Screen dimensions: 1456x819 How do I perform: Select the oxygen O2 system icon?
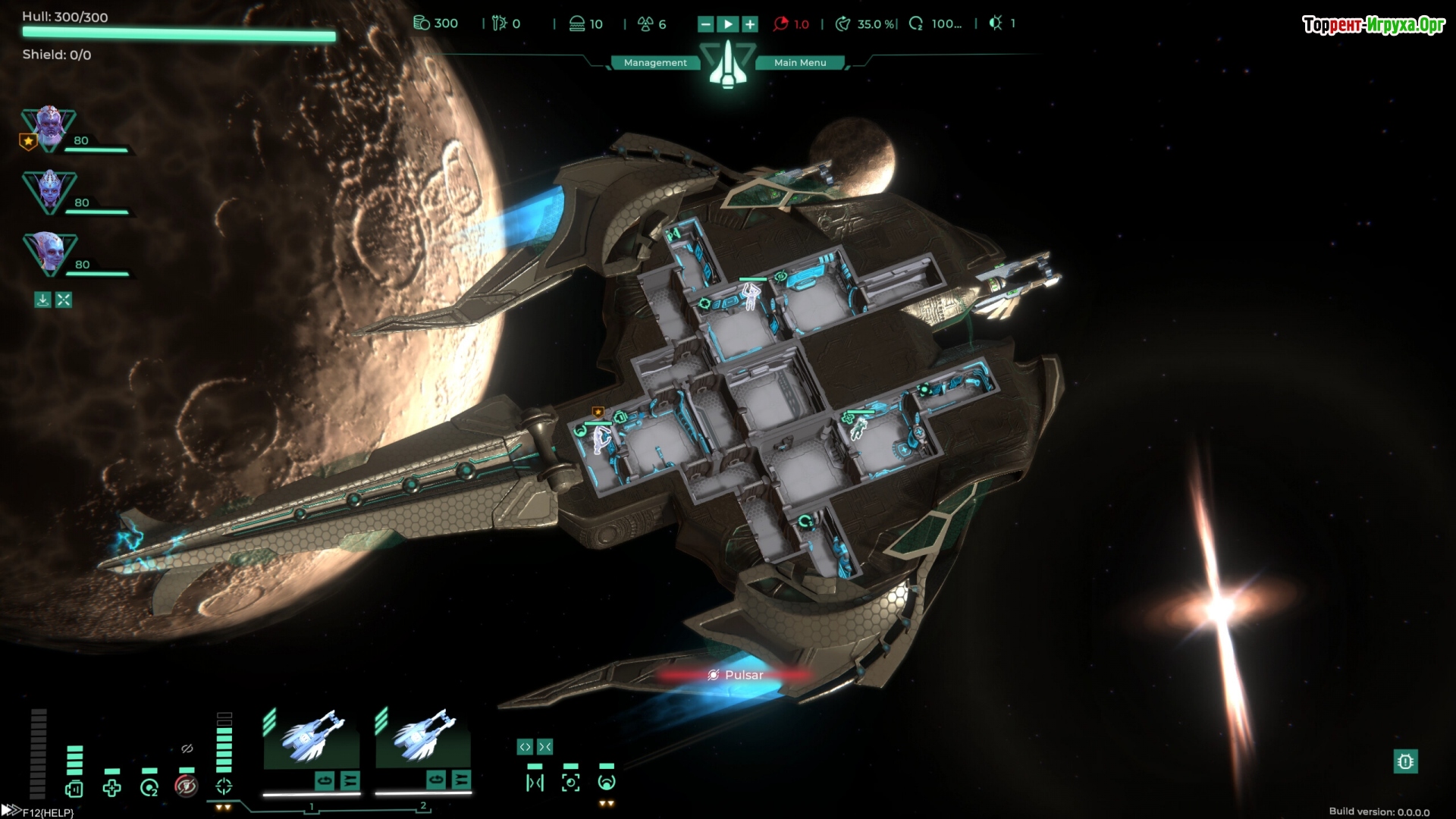[149, 789]
